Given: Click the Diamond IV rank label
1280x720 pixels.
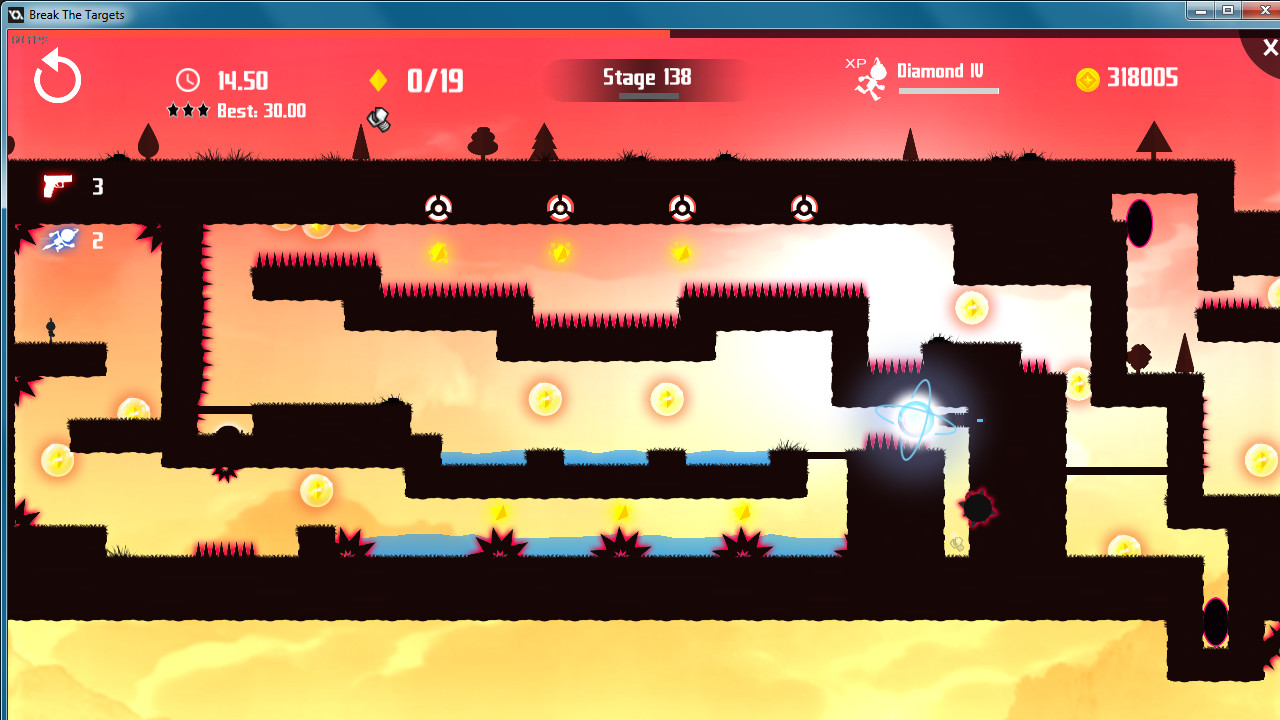Looking at the screenshot, I should click(x=941, y=71).
